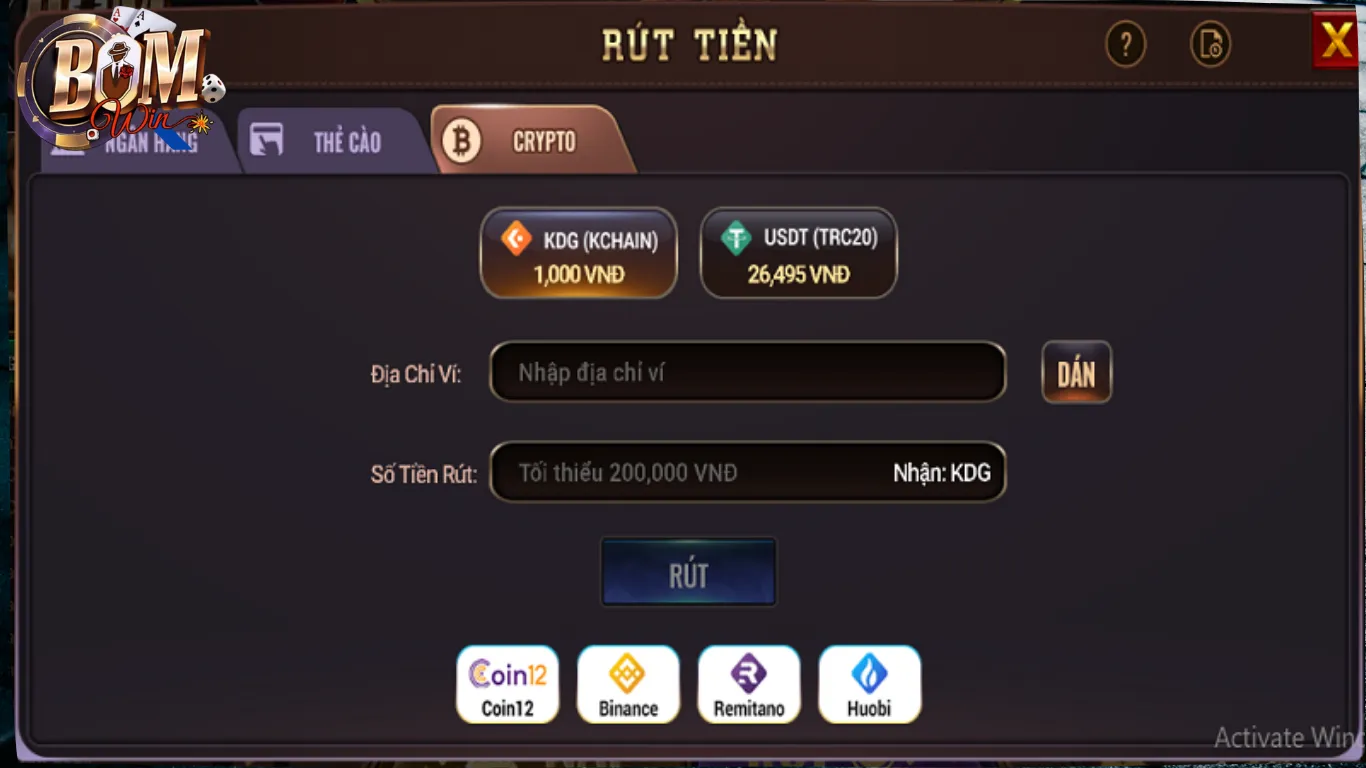The width and height of the screenshot is (1366, 768).
Task: View the transaction history icon
Action: click(1210, 45)
